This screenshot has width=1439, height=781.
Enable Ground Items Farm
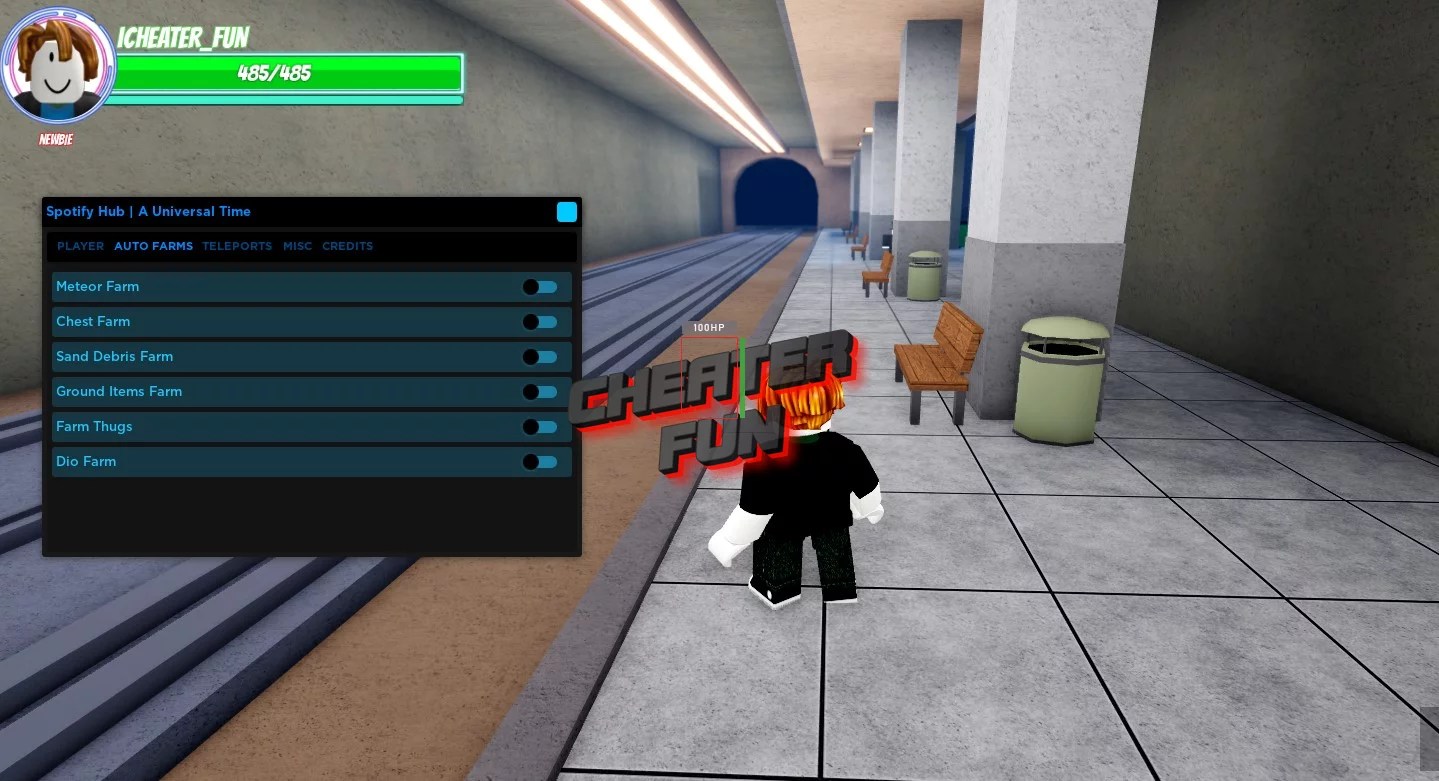[x=540, y=391]
